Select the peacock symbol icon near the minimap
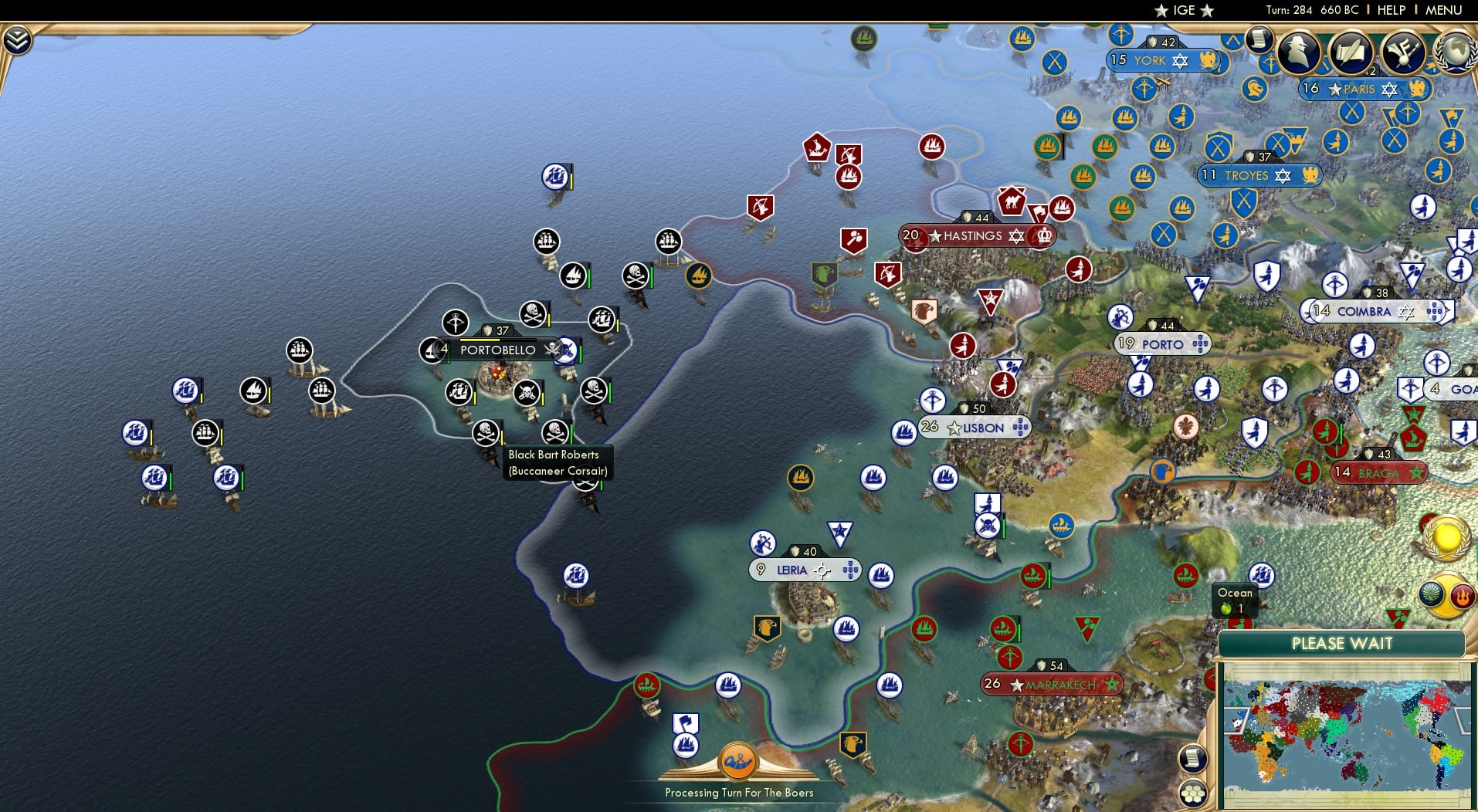Screen dimensions: 1478x812 tap(1432, 594)
